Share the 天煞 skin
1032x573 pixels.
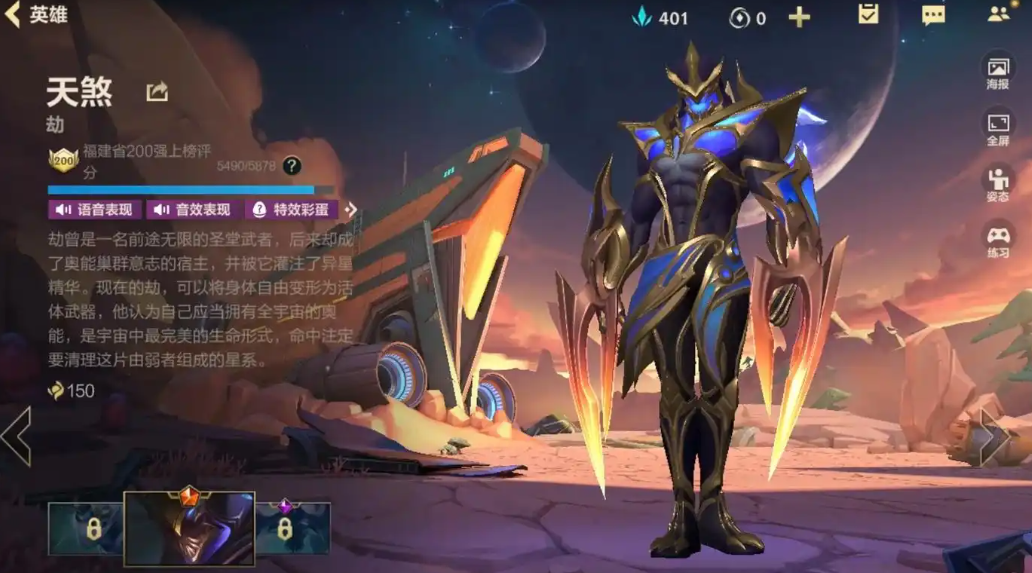click(x=157, y=92)
